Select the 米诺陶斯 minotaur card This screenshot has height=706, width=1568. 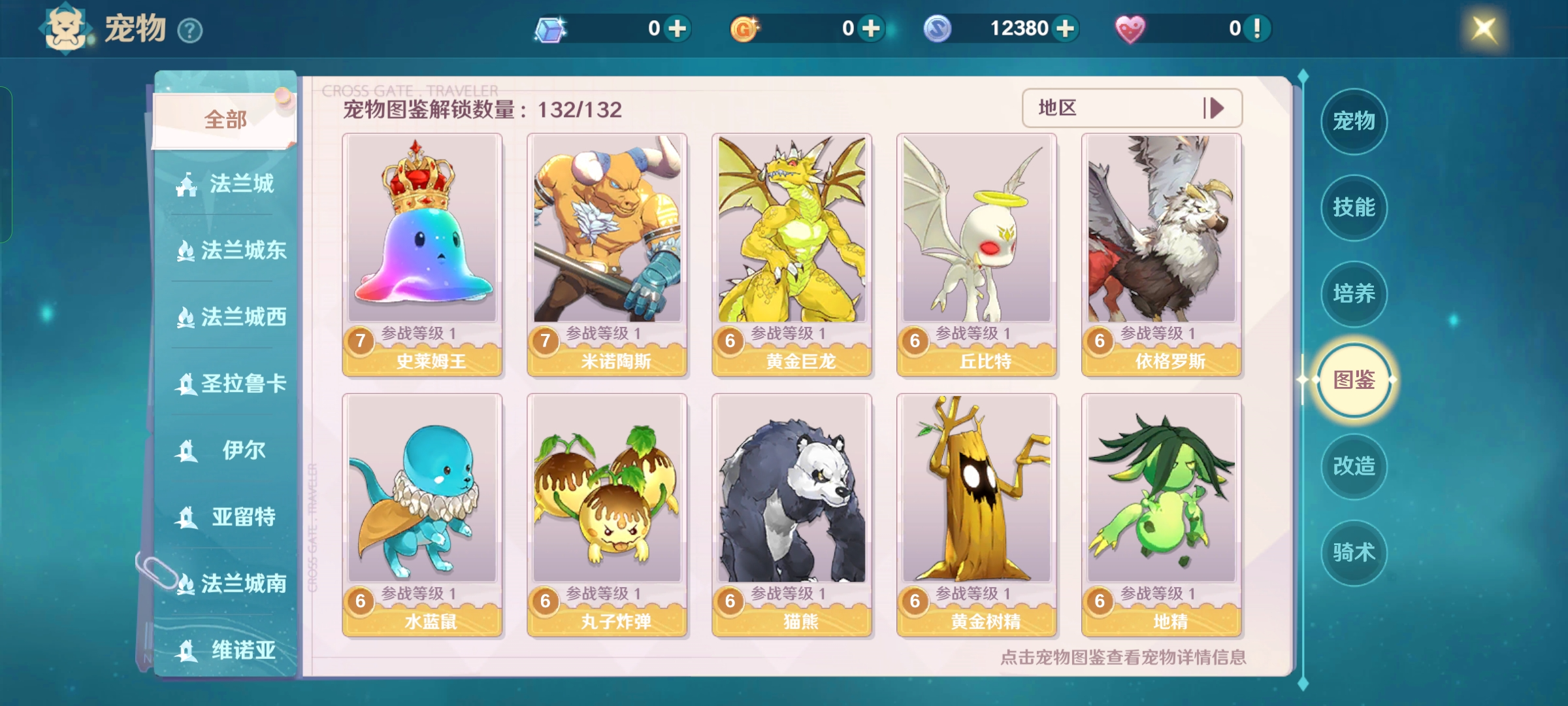(x=607, y=255)
